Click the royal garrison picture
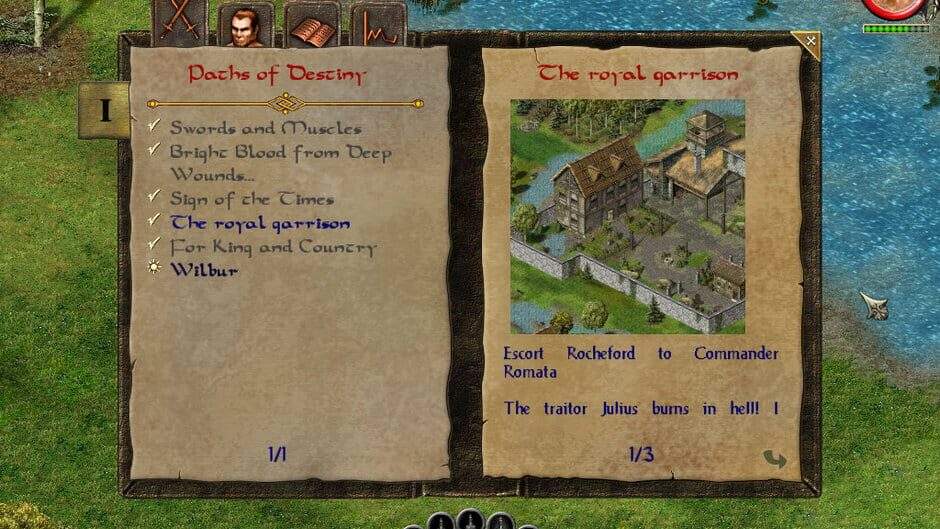940x529 pixels. pyautogui.click(x=627, y=216)
